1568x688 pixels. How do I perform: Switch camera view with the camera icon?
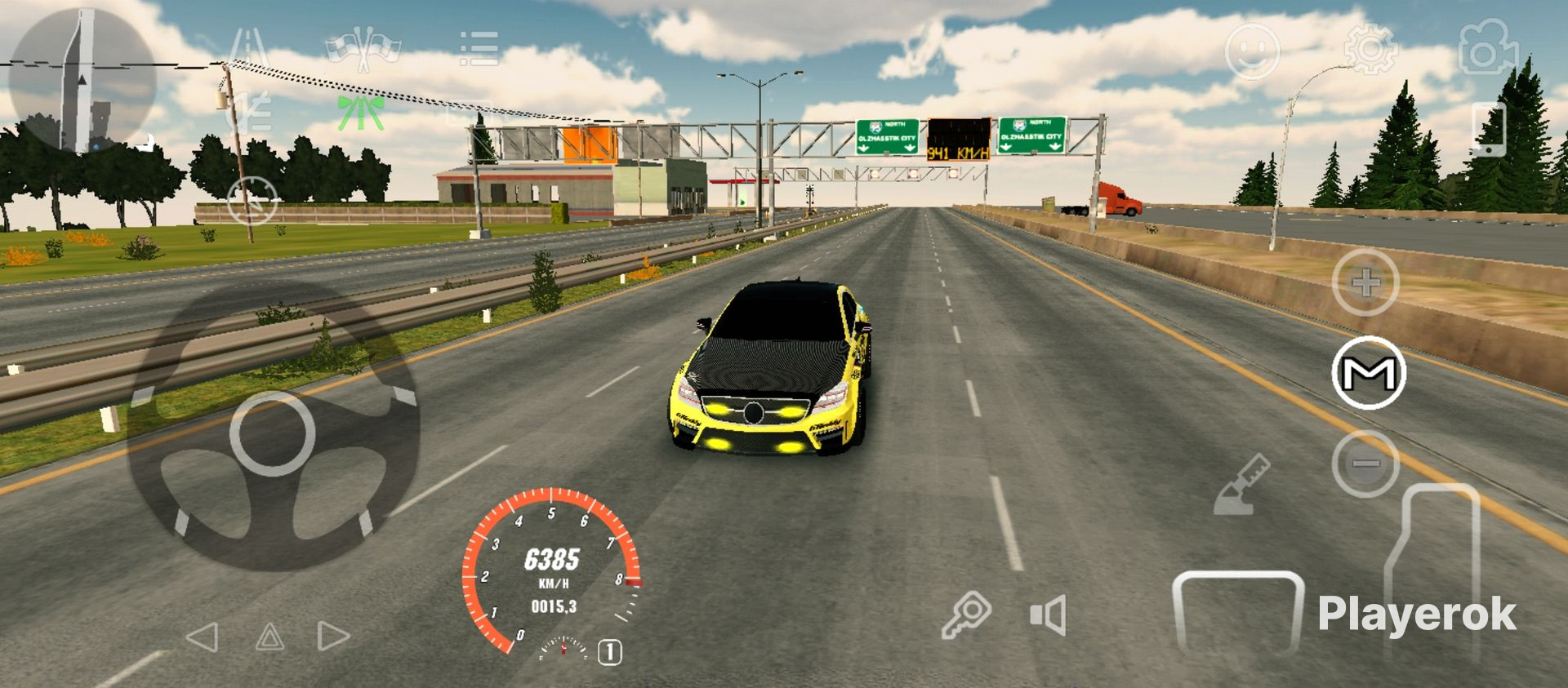1487,49
